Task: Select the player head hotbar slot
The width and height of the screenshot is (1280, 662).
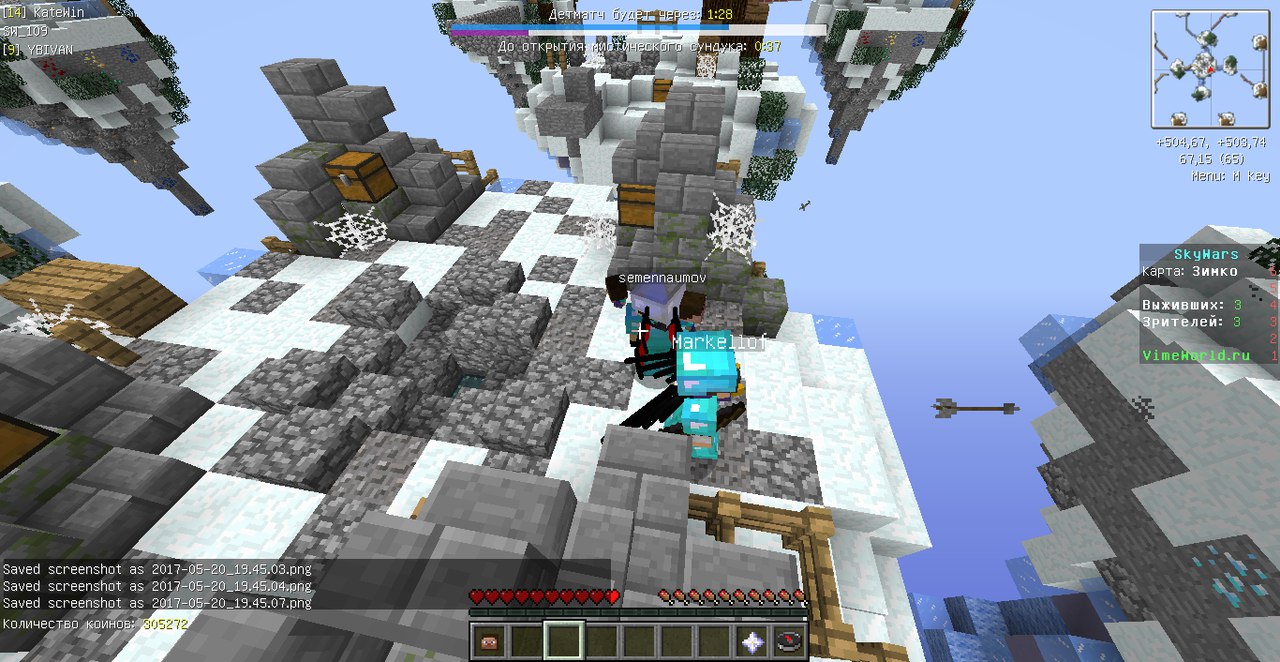Action: [x=488, y=641]
